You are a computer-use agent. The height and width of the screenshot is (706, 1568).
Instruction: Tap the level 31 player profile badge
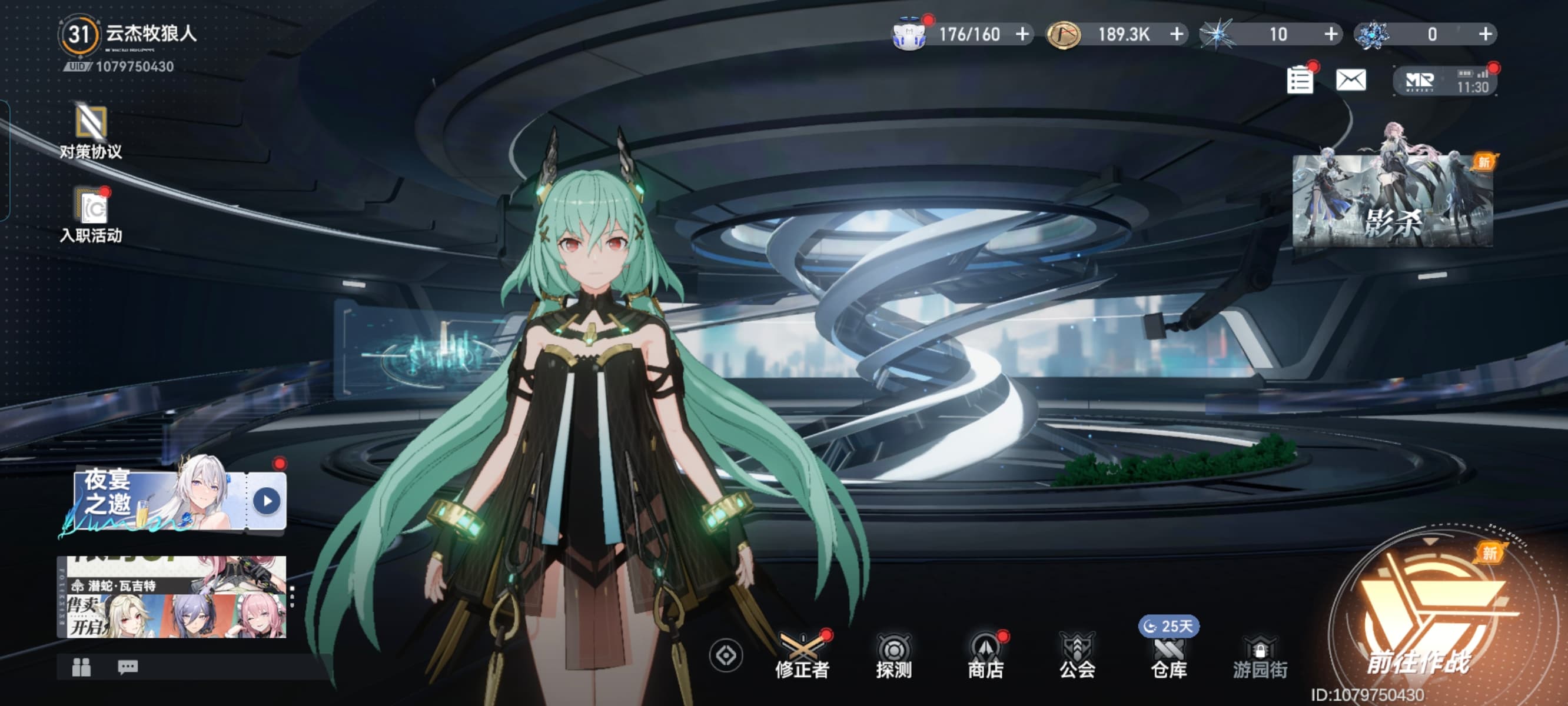click(78, 35)
